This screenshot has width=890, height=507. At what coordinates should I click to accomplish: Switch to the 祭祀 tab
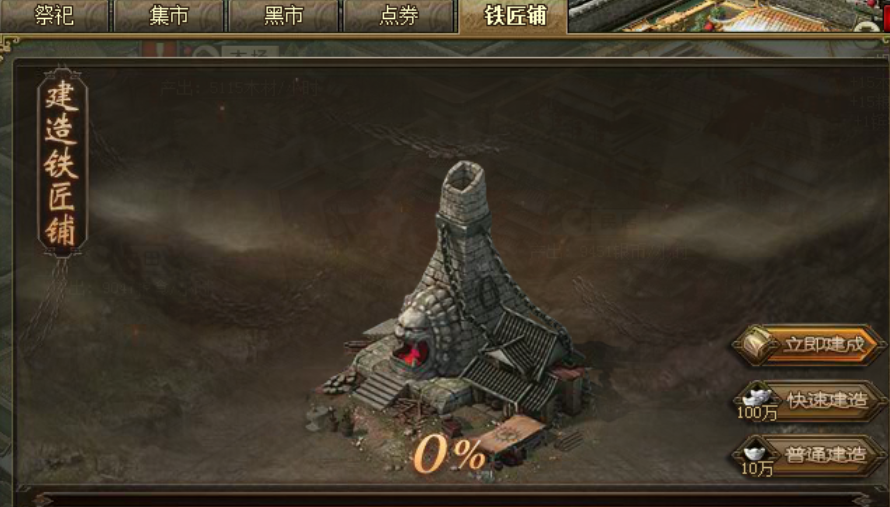coord(54,16)
